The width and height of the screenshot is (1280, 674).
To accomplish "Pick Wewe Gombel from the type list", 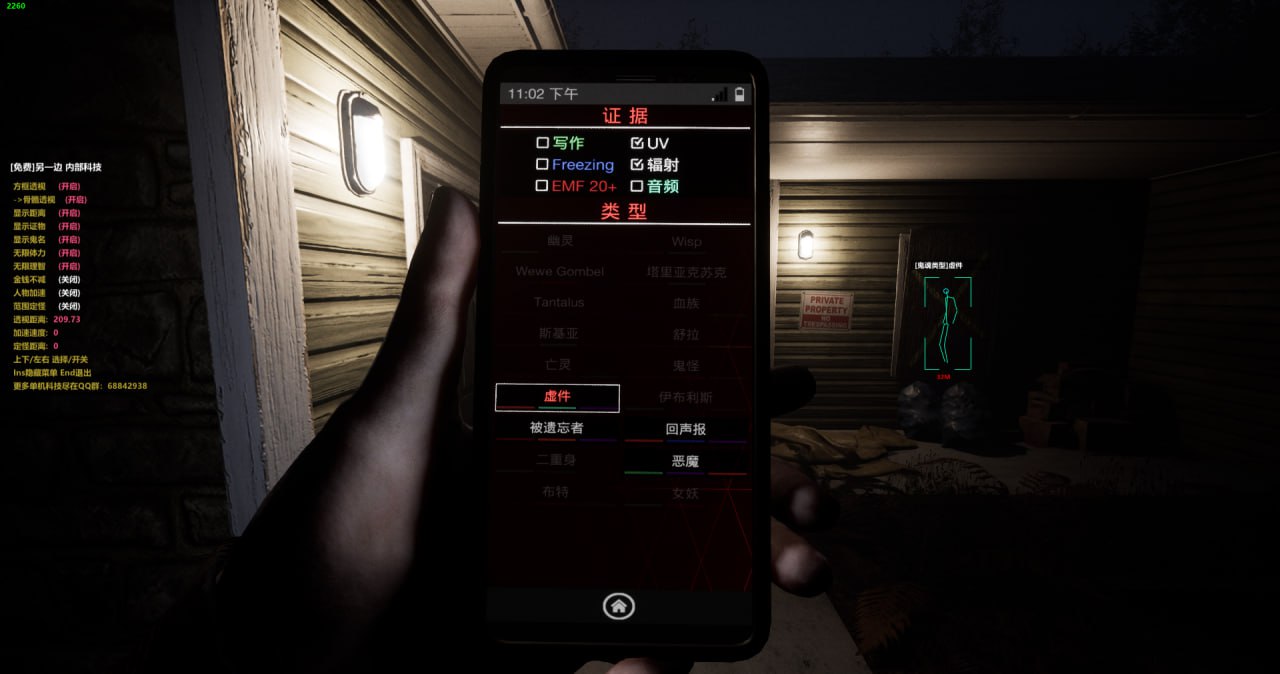I will (x=560, y=271).
